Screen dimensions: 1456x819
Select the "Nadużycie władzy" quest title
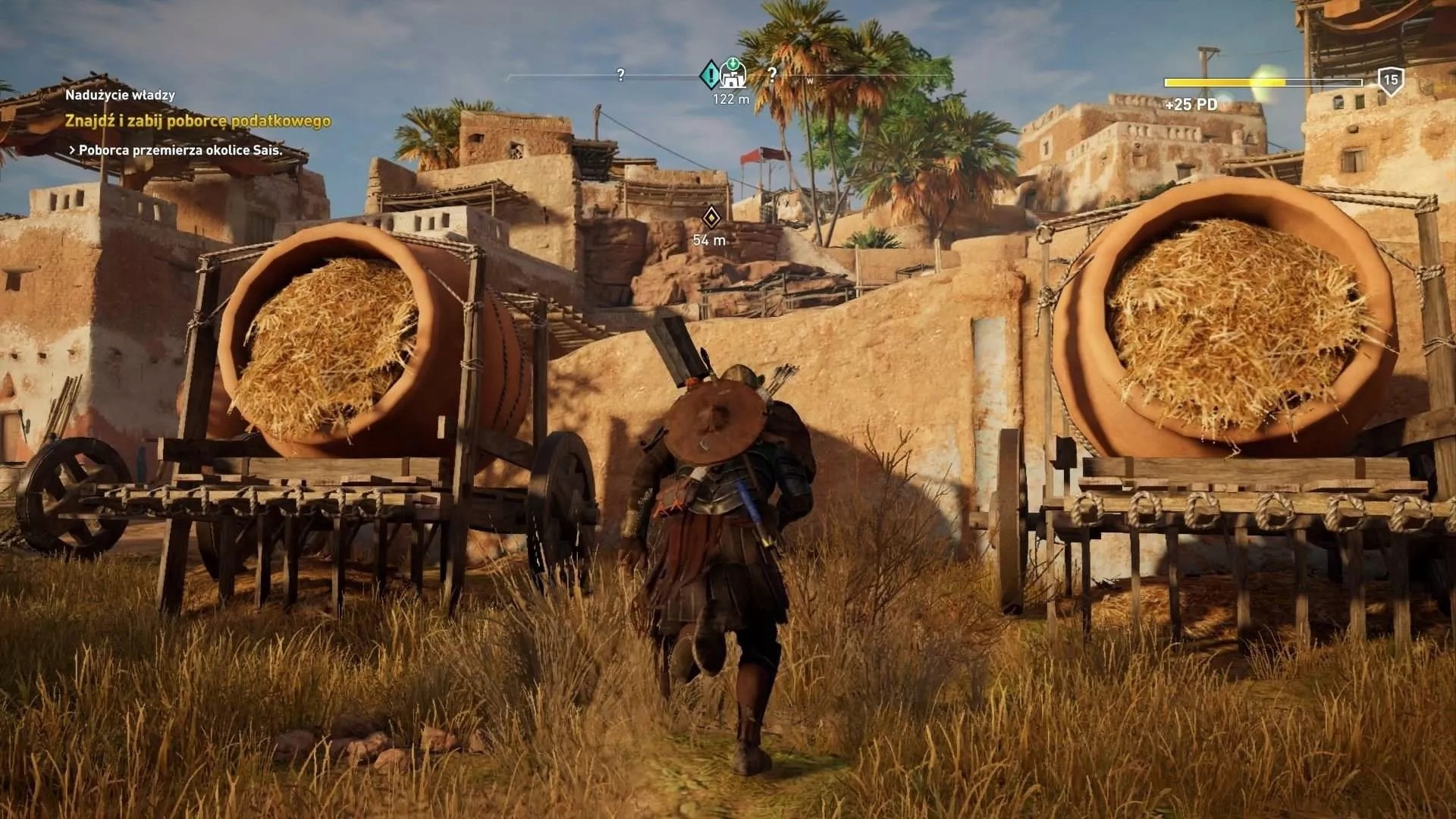120,96
